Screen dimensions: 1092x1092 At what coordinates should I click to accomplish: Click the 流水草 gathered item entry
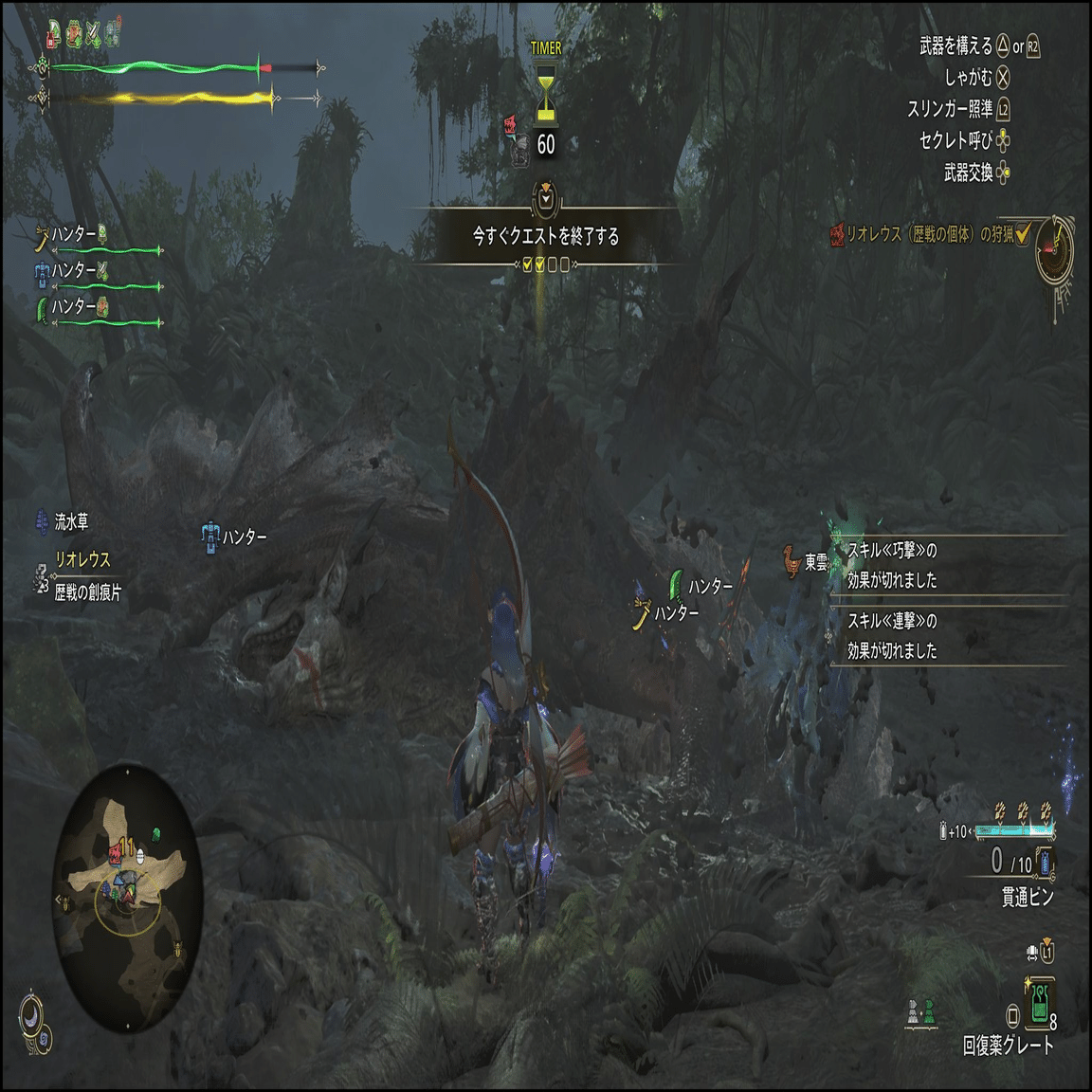(x=63, y=521)
